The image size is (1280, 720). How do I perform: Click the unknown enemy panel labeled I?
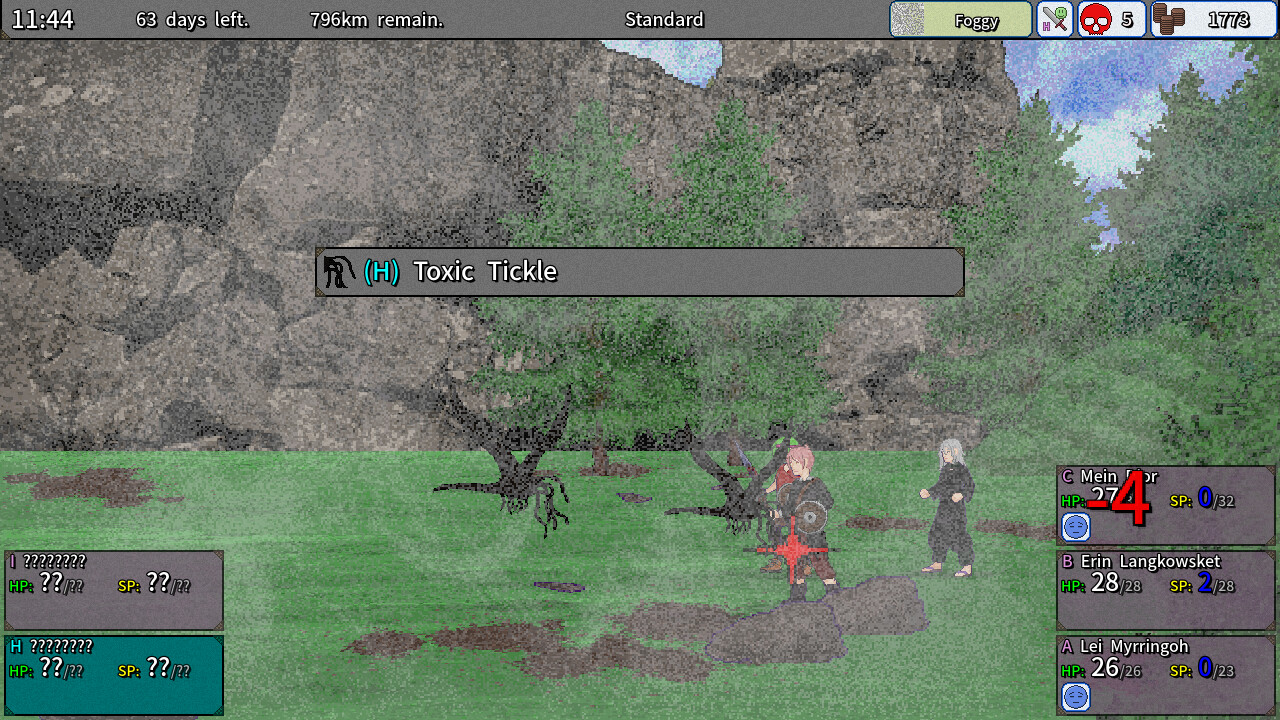(114, 590)
